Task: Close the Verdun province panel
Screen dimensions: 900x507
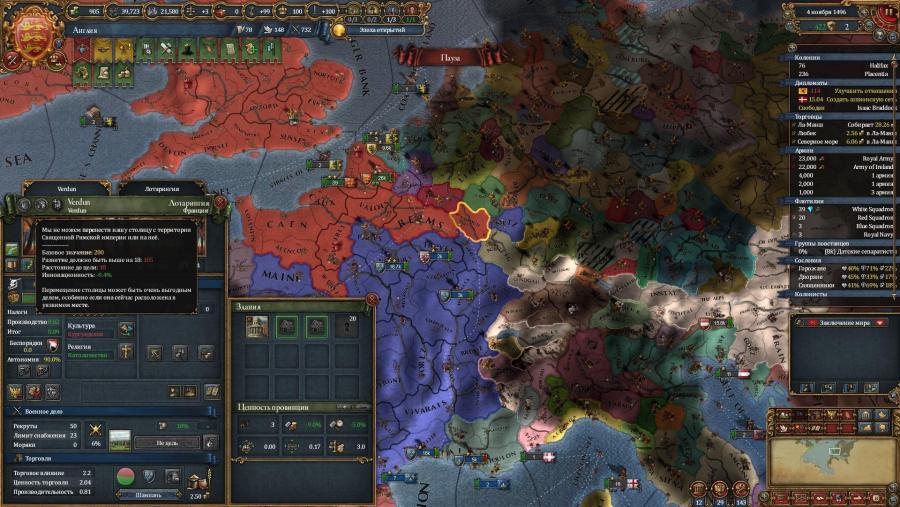Action: (x=219, y=202)
